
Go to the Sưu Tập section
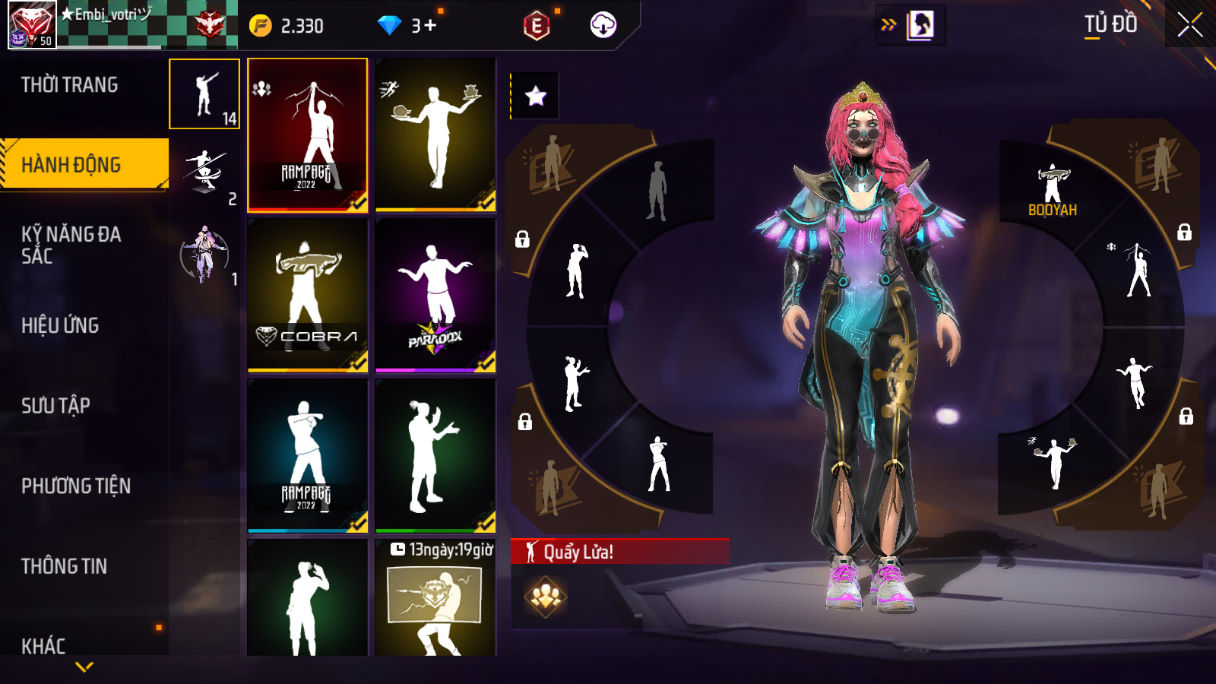[x=56, y=405]
